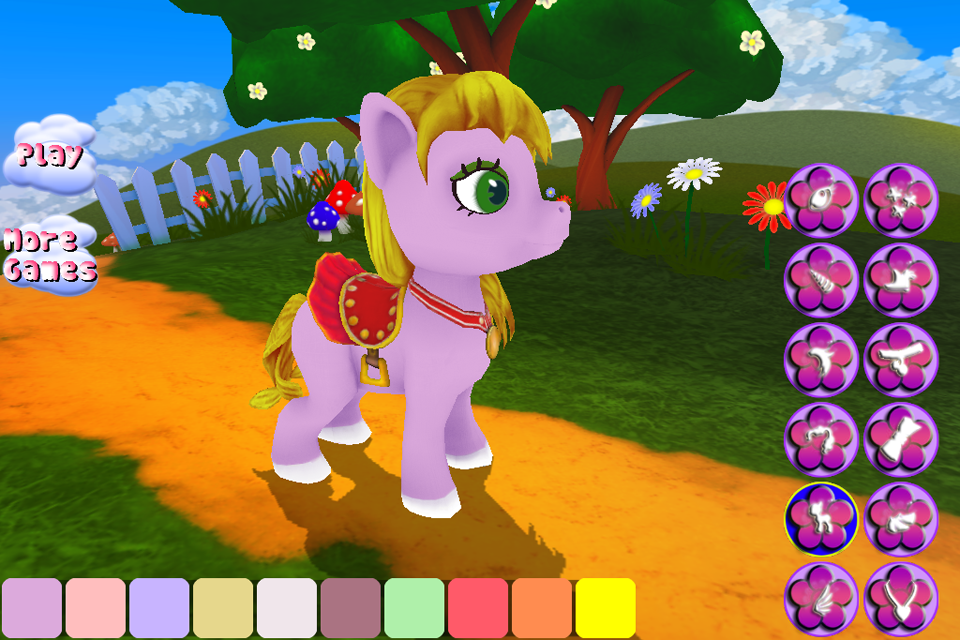Select the off-white color swatch
The height and width of the screenshot is (640, 960).
pos(287,608)
